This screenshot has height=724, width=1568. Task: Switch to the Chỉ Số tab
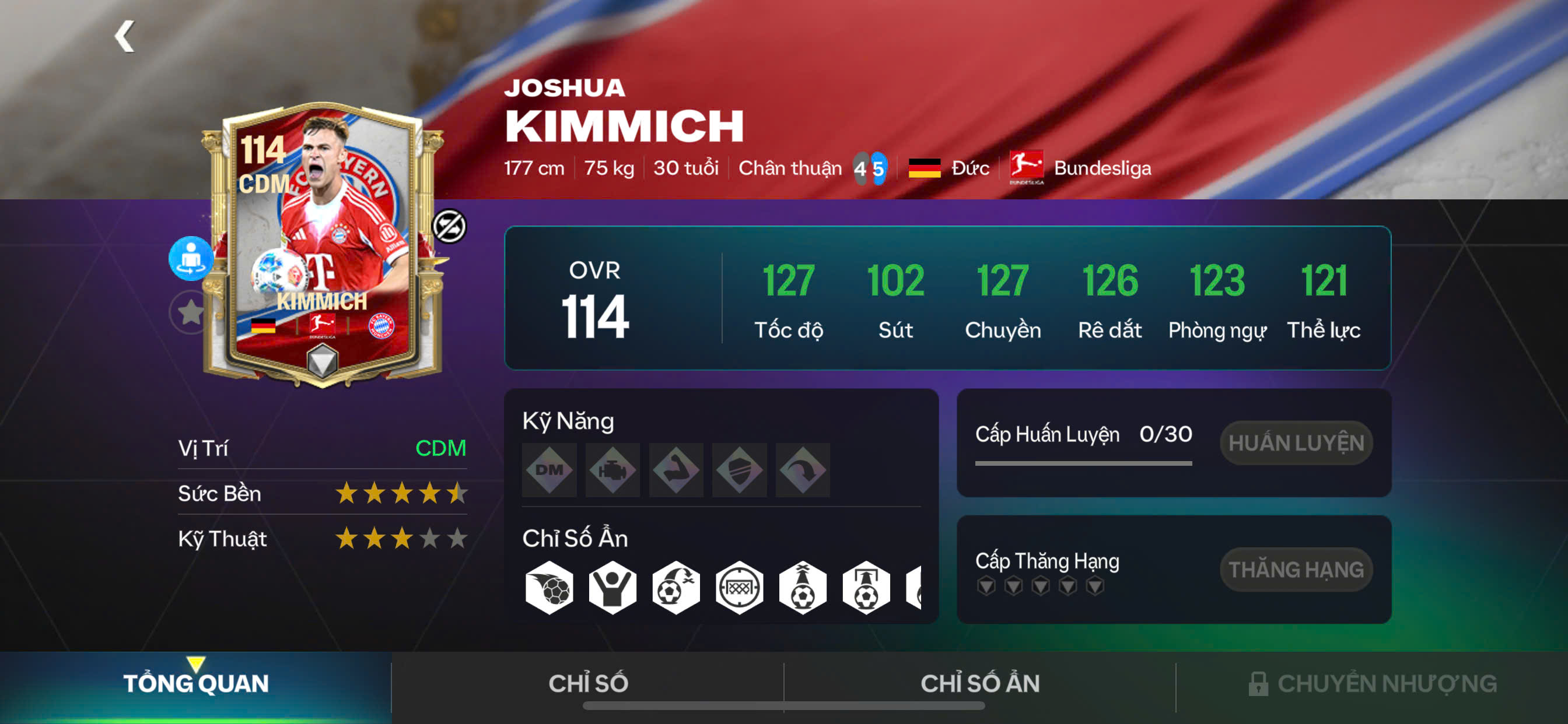coord(588,683)
